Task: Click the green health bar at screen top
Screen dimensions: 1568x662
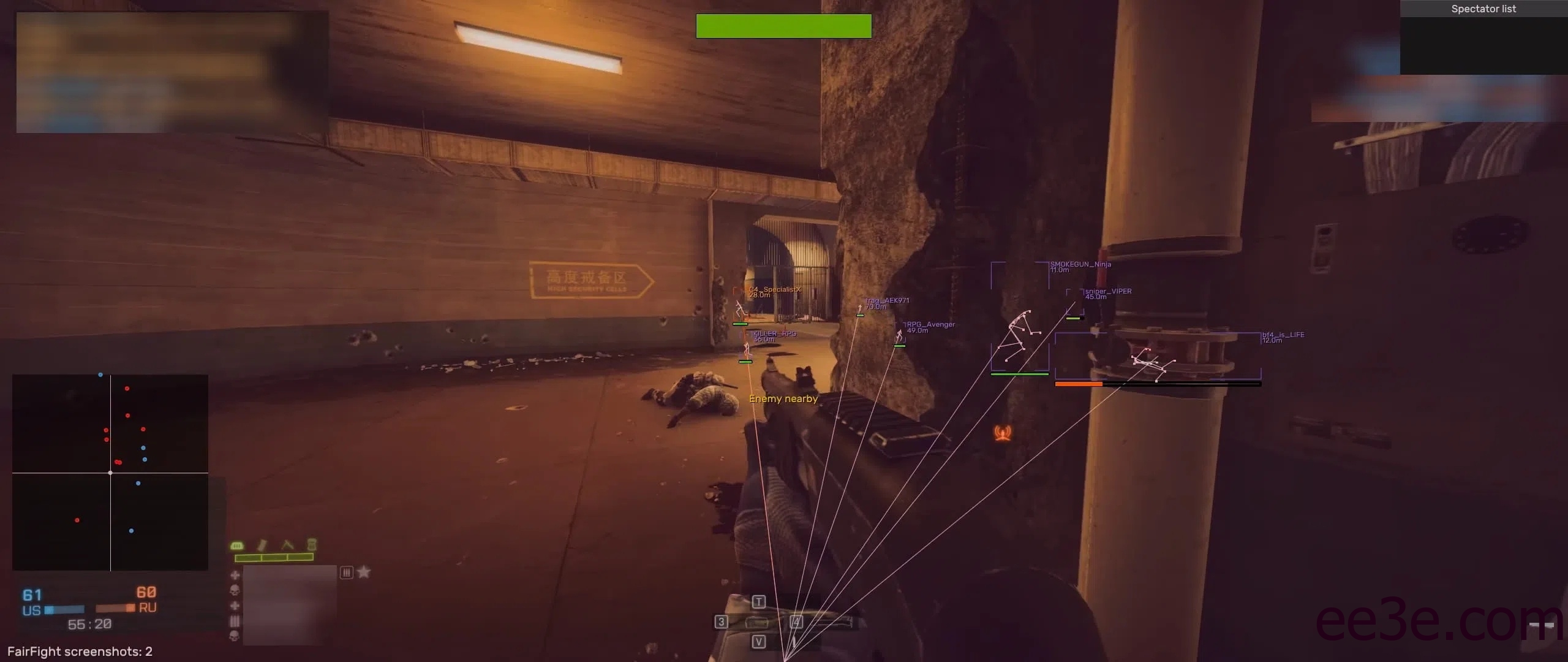Action: [x=784, y=26]
